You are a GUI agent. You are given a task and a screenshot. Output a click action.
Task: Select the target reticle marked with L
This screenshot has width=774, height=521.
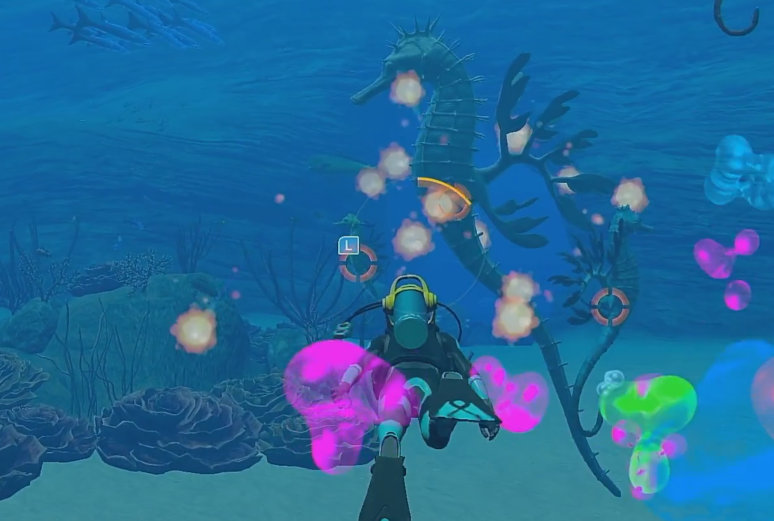[357, 263]
